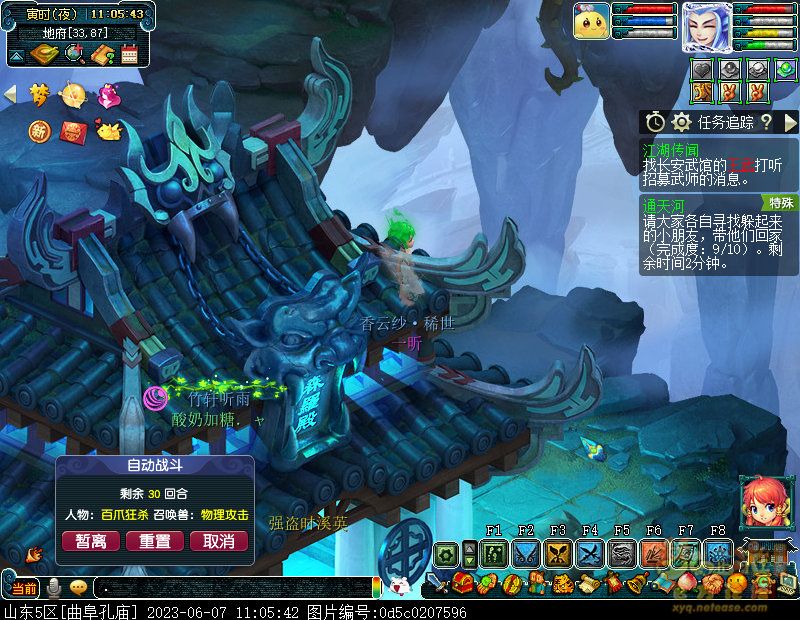Select the yellow chick pet portrait
The height and width of the screenshot is (620, 800).
click(x=591, y=22)
